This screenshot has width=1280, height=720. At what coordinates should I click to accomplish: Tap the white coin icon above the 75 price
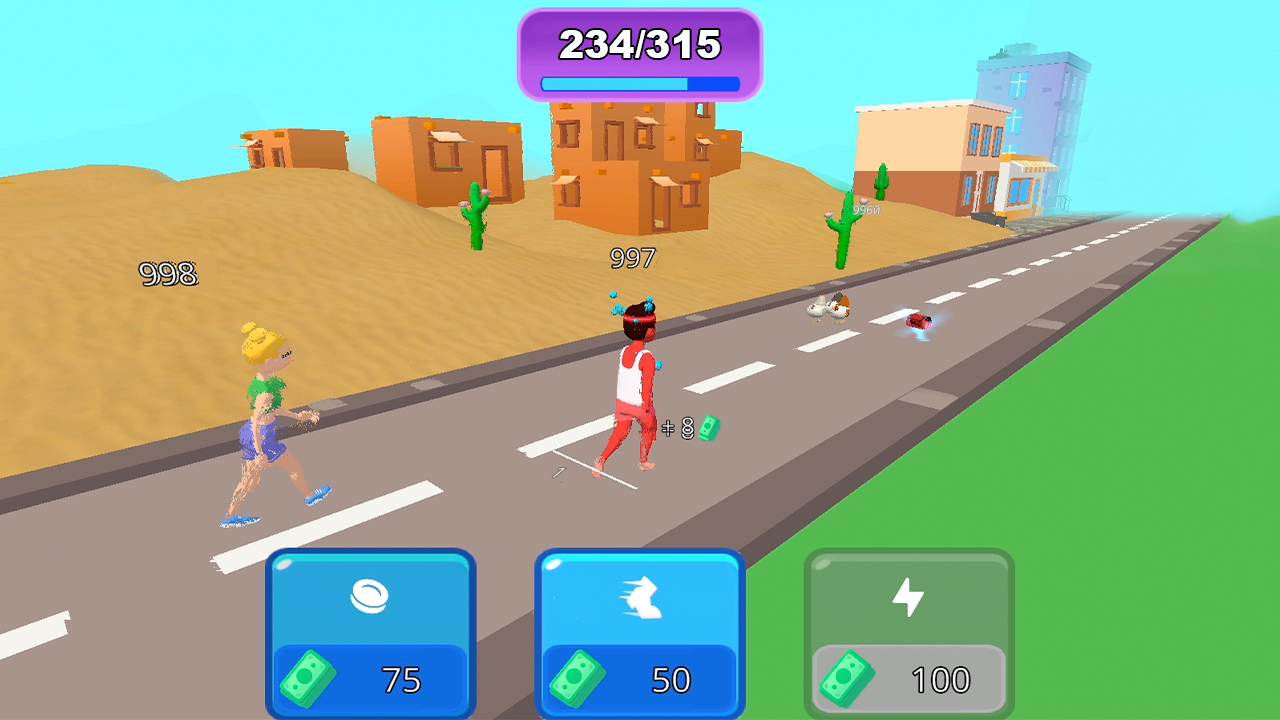pos(370,595)
